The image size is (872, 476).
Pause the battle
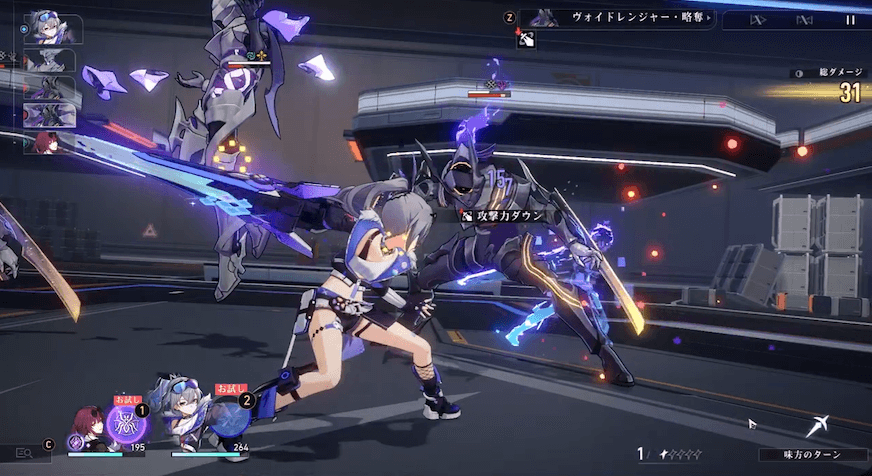851,19
